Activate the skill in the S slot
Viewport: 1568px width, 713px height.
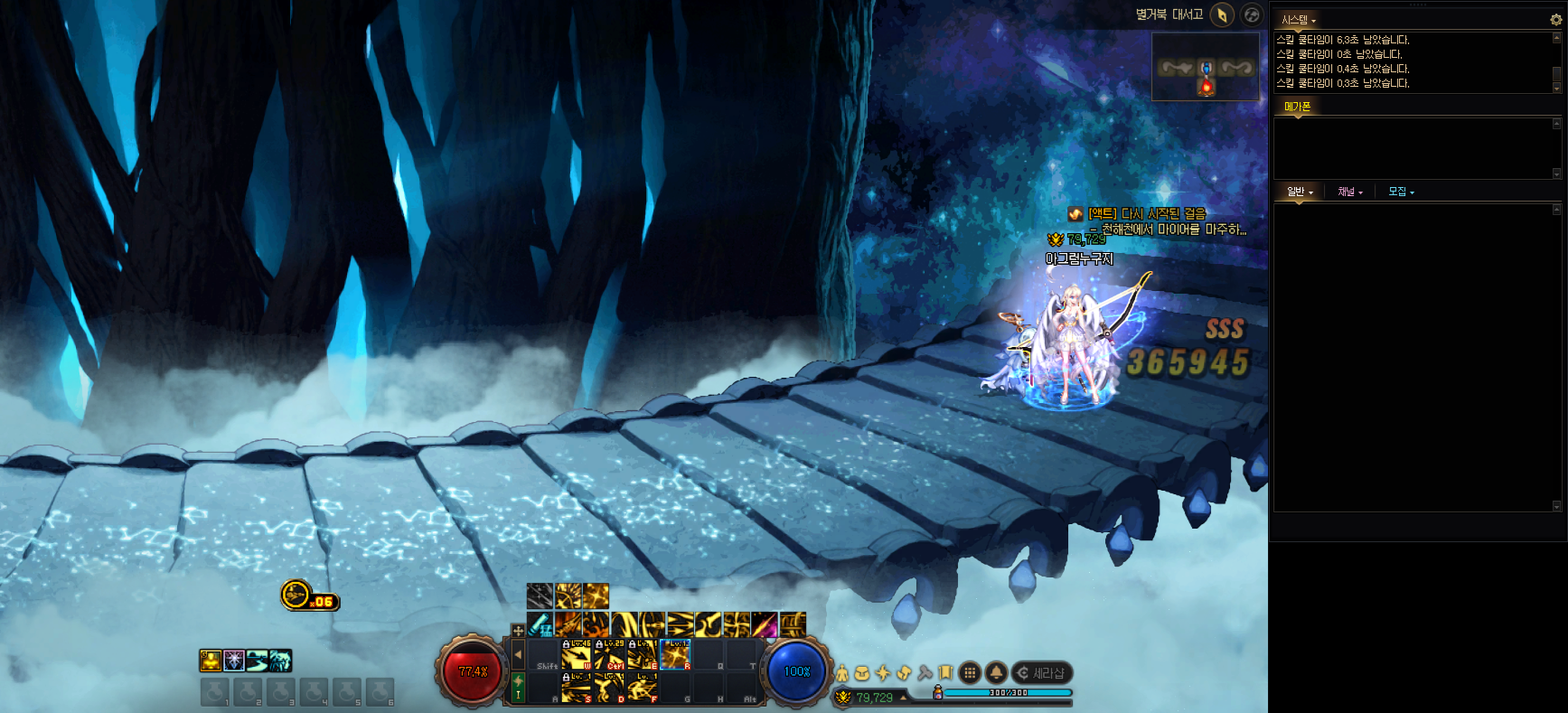(x=577, y=689)
